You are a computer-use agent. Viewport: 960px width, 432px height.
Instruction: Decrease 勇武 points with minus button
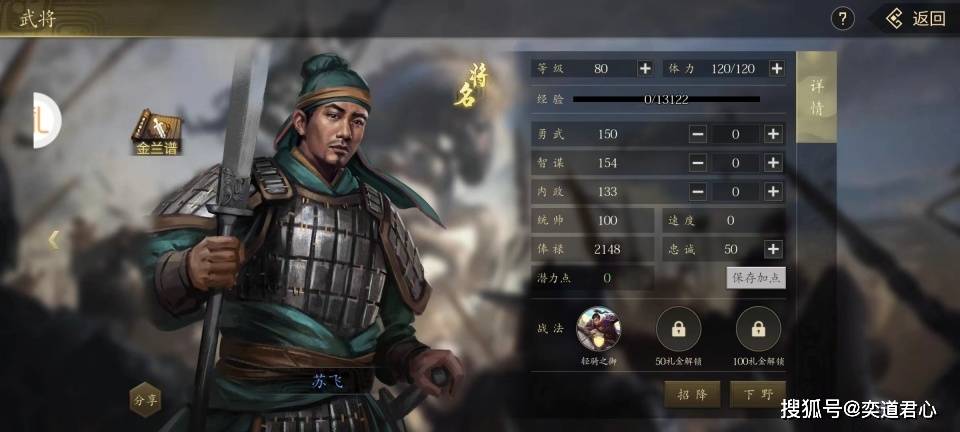coord(698,134)
